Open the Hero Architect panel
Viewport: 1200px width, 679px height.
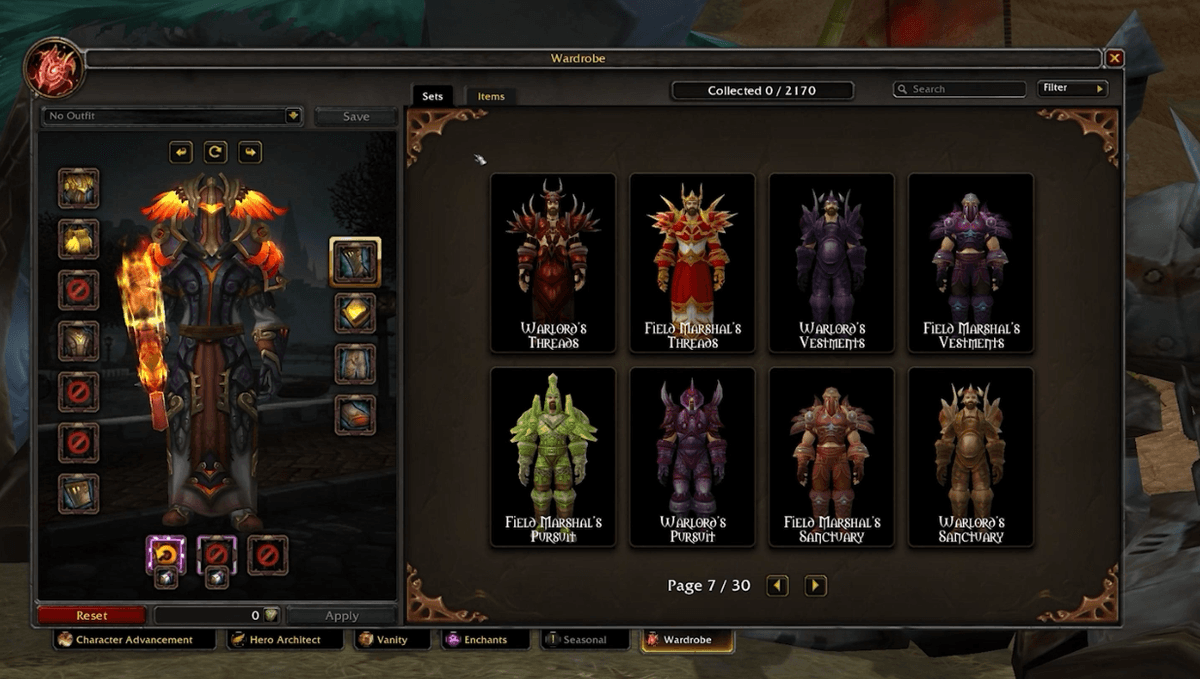277,640
